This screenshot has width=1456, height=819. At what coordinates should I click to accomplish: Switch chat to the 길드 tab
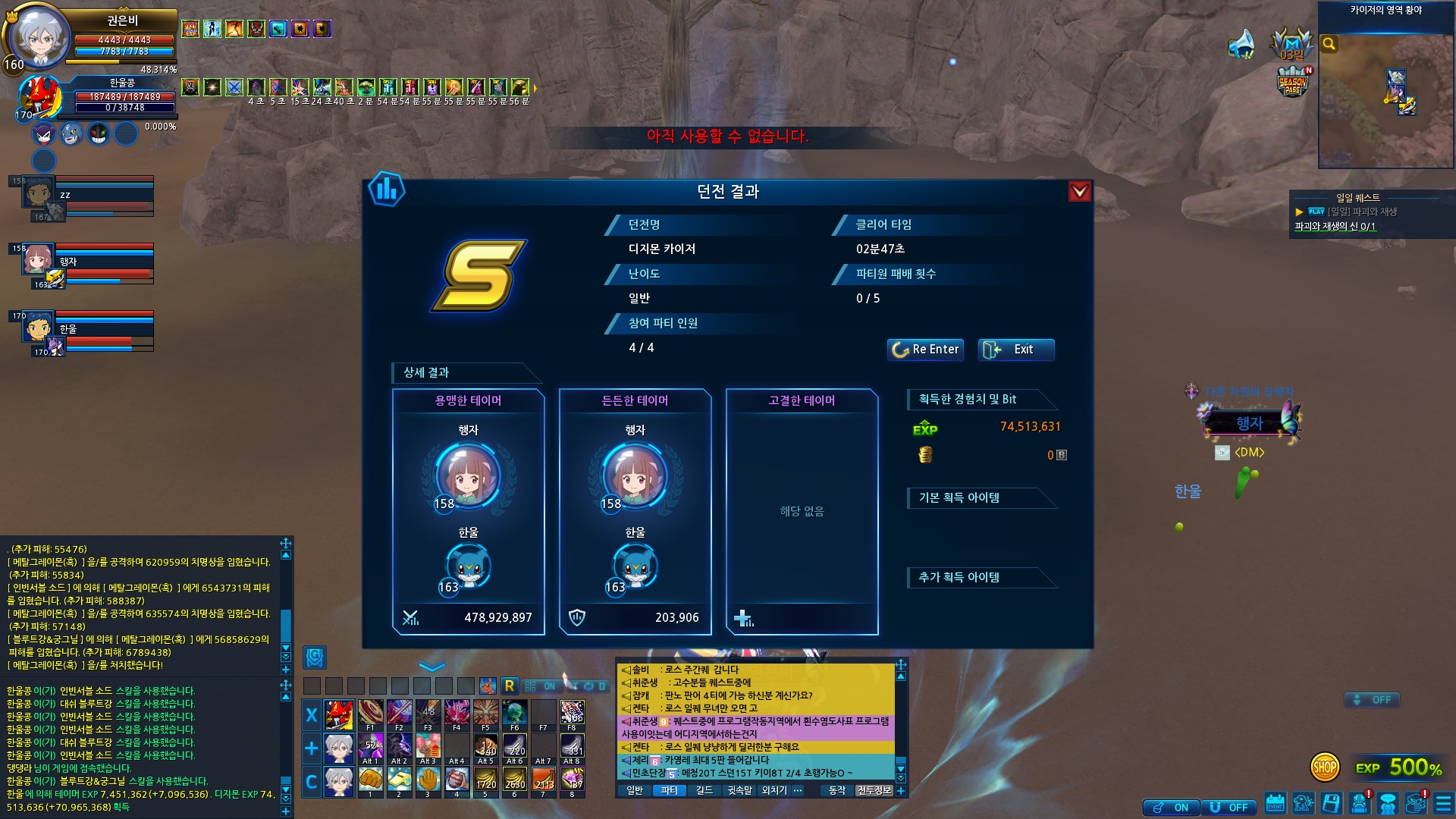click(704, 790)
